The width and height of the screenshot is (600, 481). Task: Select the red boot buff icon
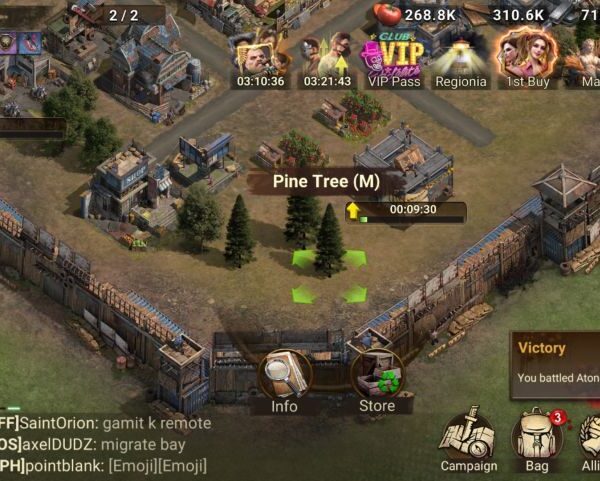[30, 42]
